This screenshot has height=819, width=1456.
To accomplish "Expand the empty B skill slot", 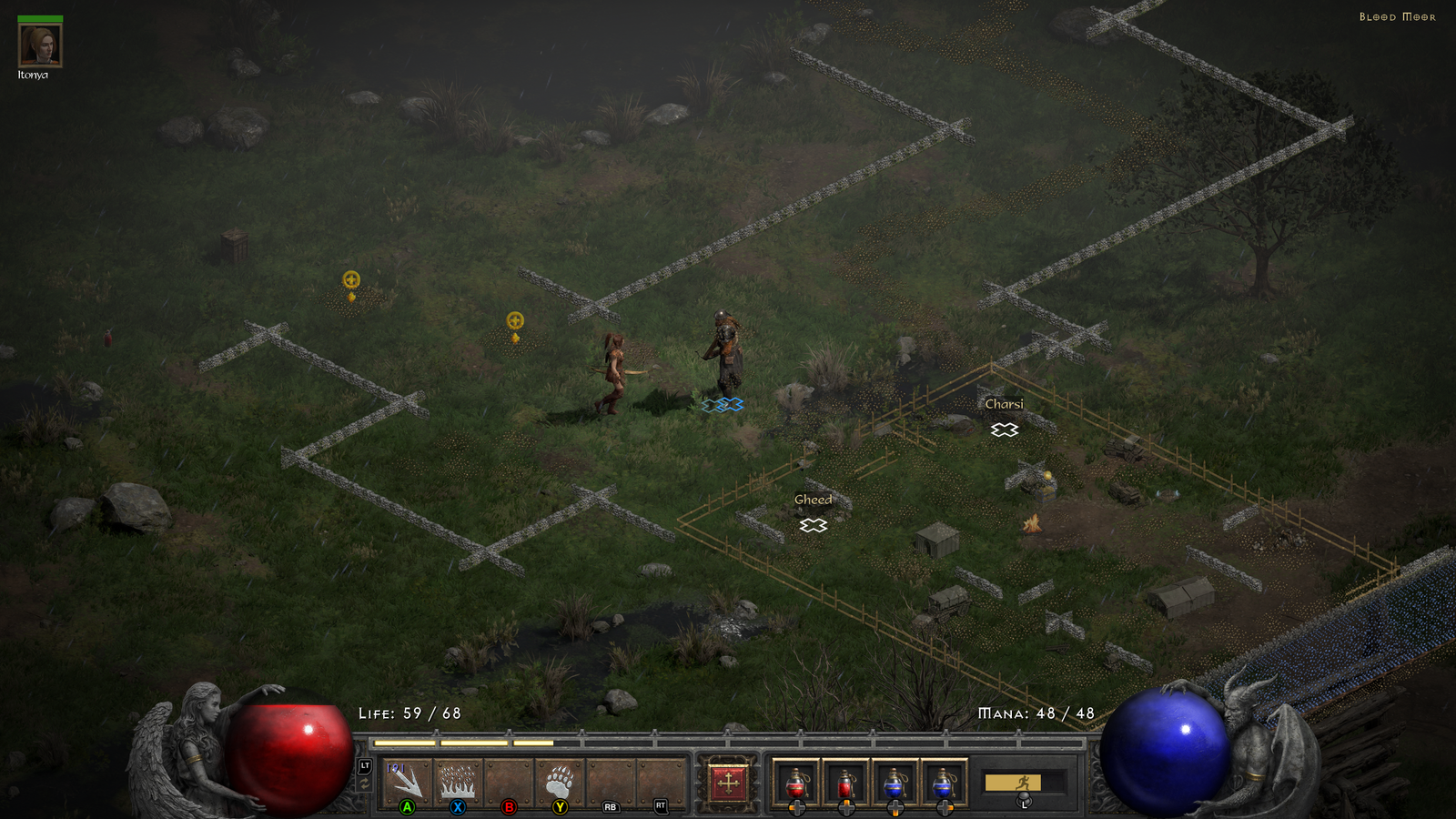I will tap(508, 778).
